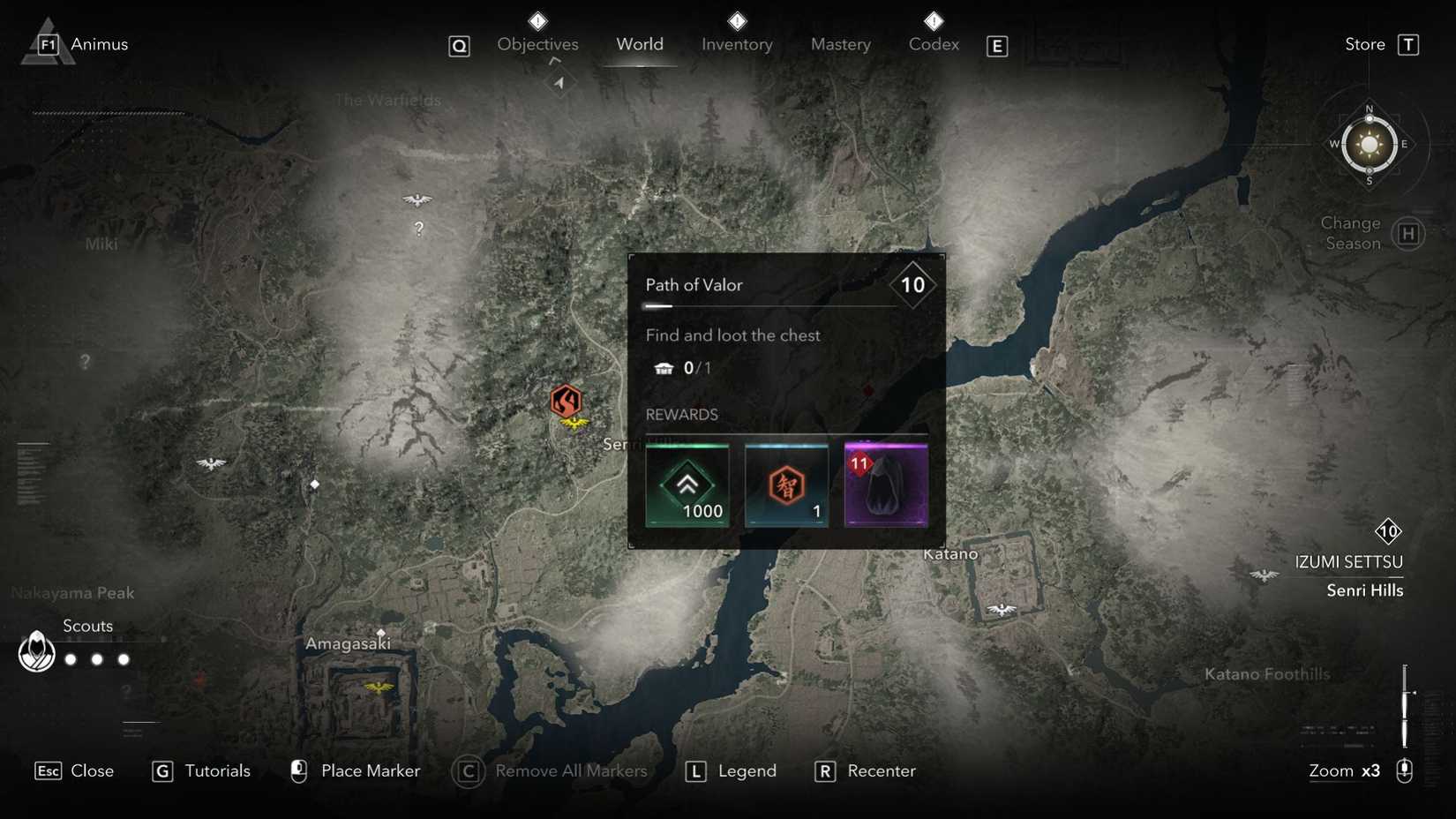Click the IZUMI SETTSU level 10 region indicator
This screenshot has width=1456, height=819.
[1389, 532]
